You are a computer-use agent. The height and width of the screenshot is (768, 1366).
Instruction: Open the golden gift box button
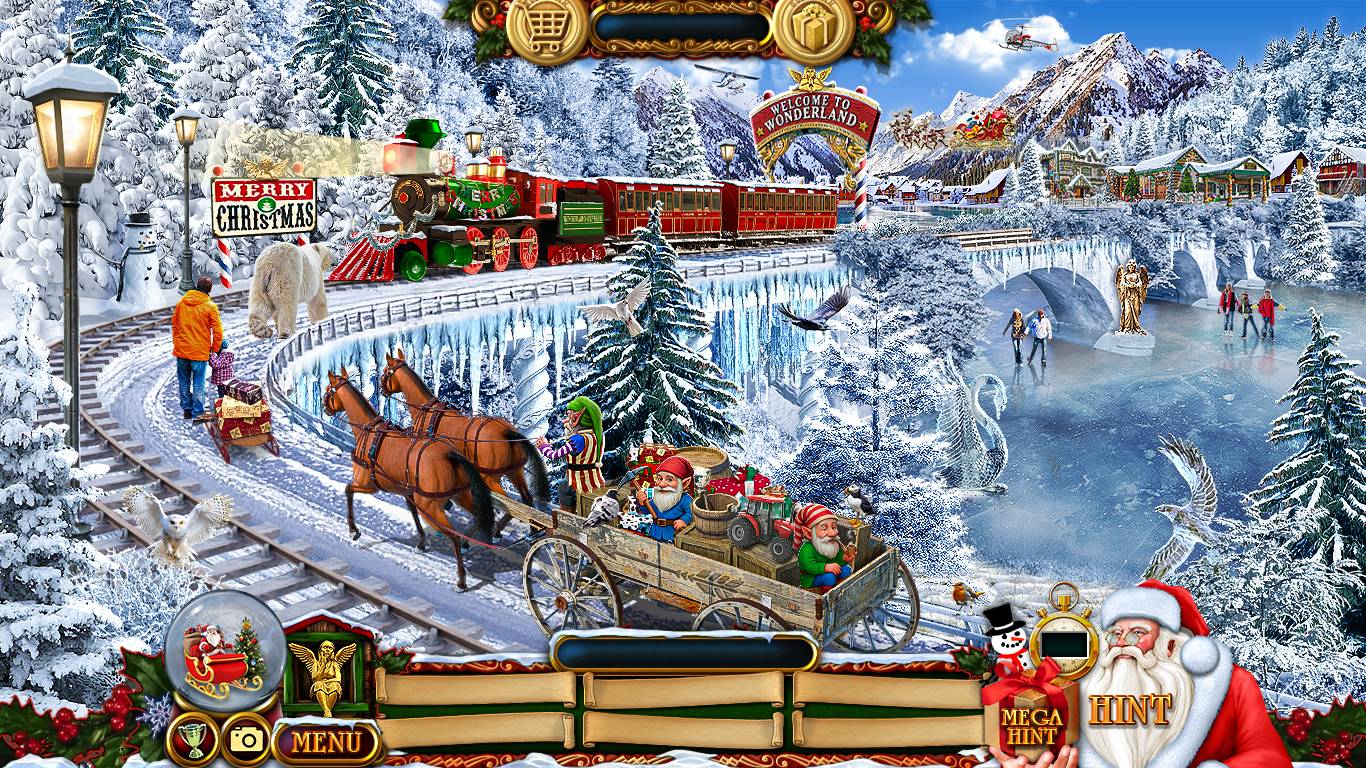pyautogui.click(x=813, y=29)
